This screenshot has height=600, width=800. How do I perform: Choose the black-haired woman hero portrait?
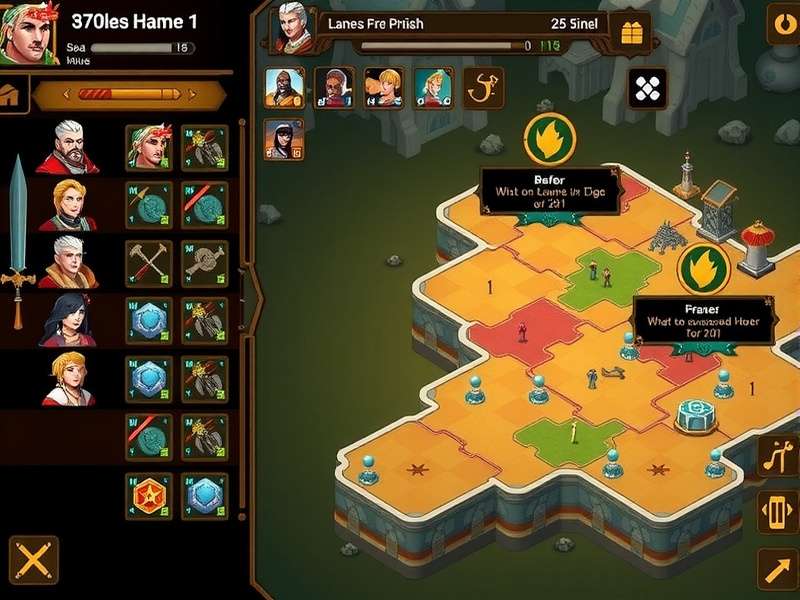pyautogui.click(x=67, y=322)
